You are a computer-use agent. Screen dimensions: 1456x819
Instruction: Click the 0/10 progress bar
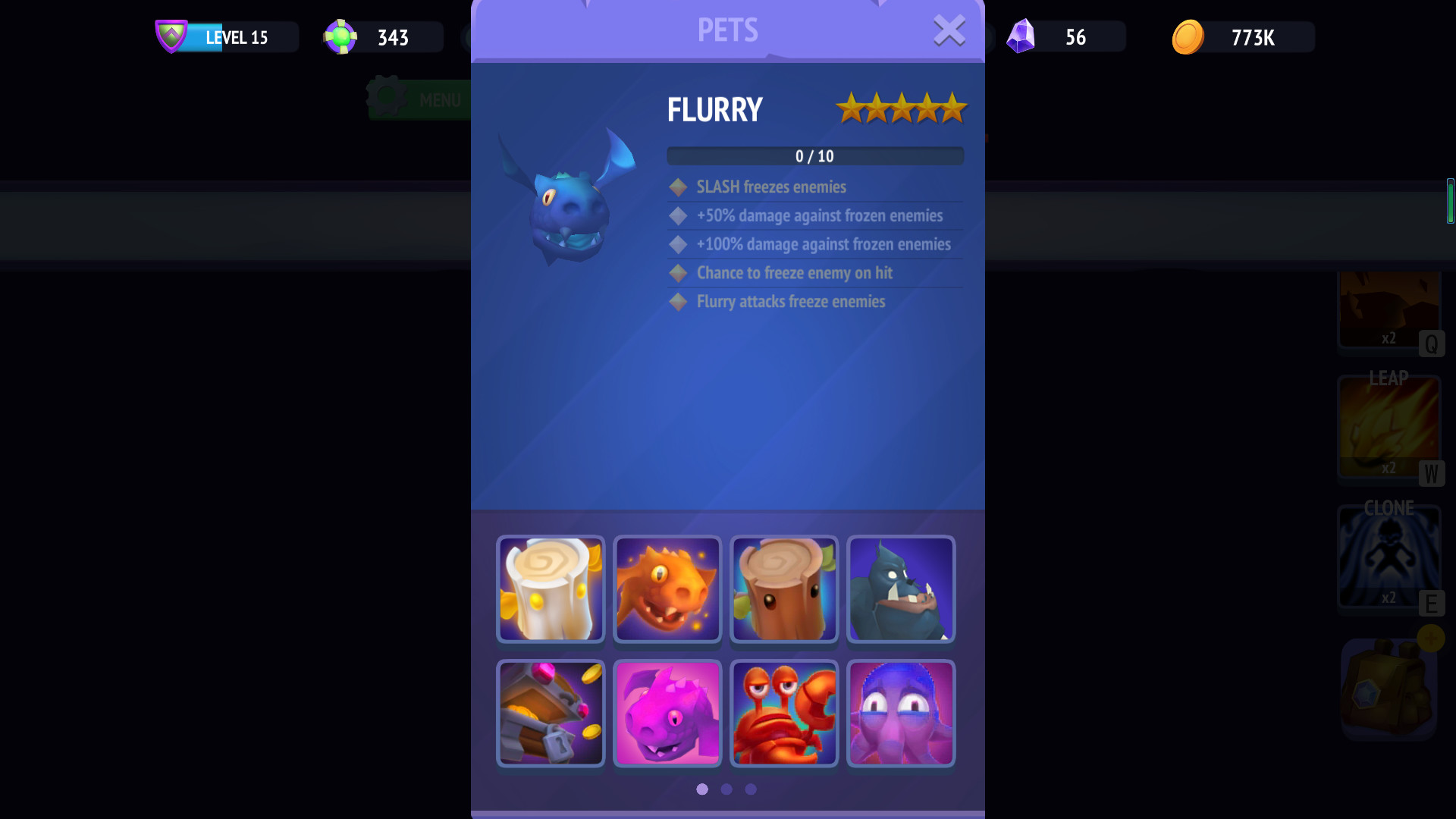[814, 156]
